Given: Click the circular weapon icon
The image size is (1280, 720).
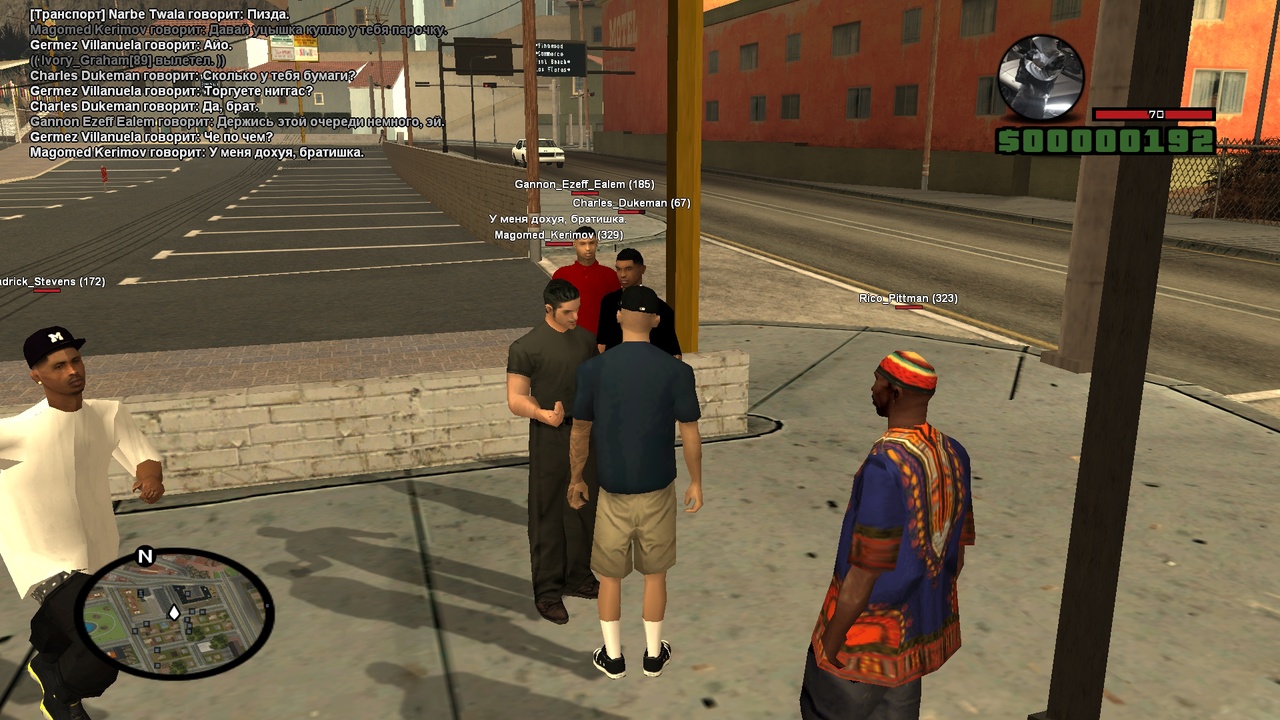Looking at the screenshot, I should 1041,78.
